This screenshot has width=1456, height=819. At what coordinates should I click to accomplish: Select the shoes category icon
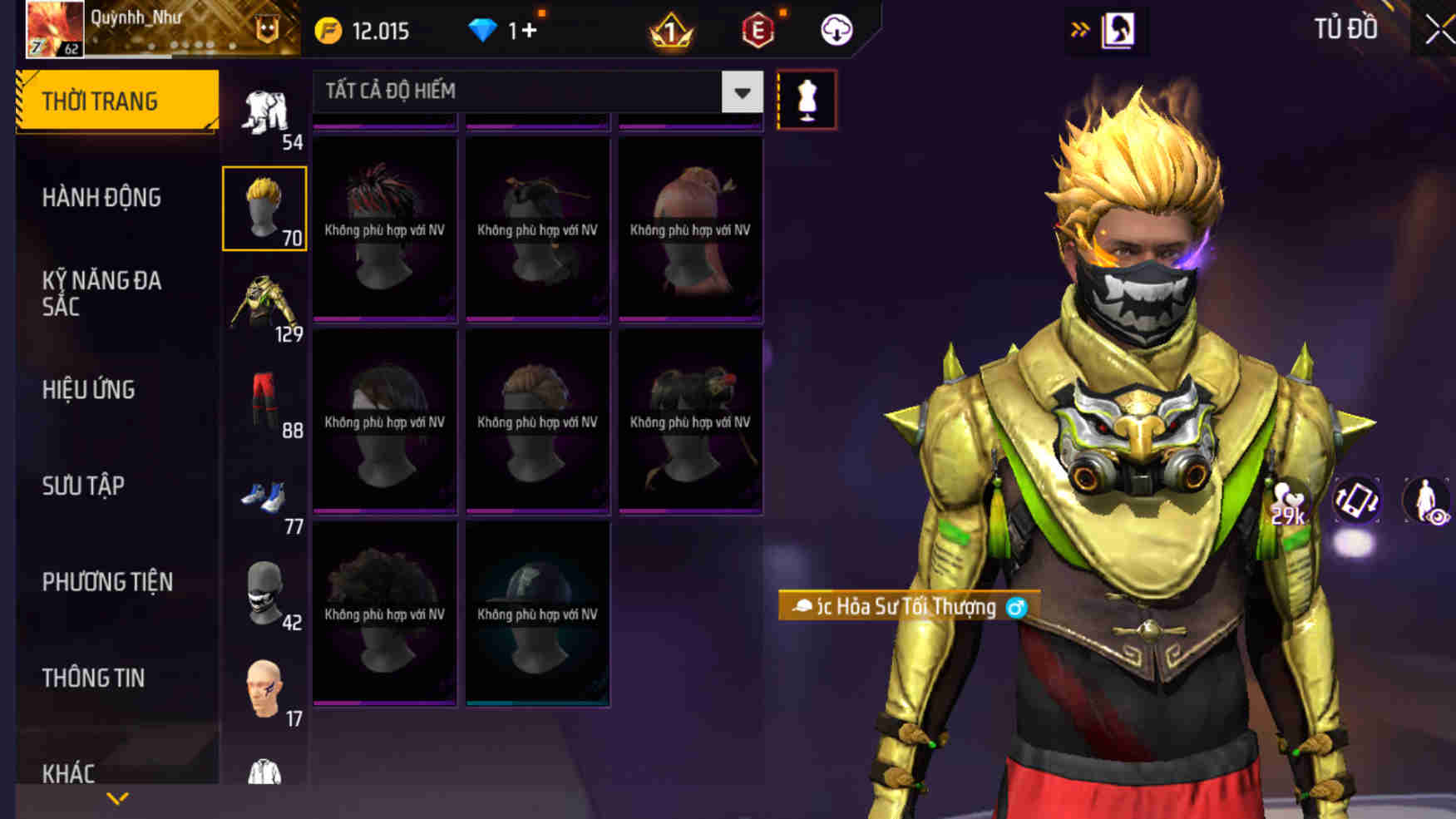point(264,497)
